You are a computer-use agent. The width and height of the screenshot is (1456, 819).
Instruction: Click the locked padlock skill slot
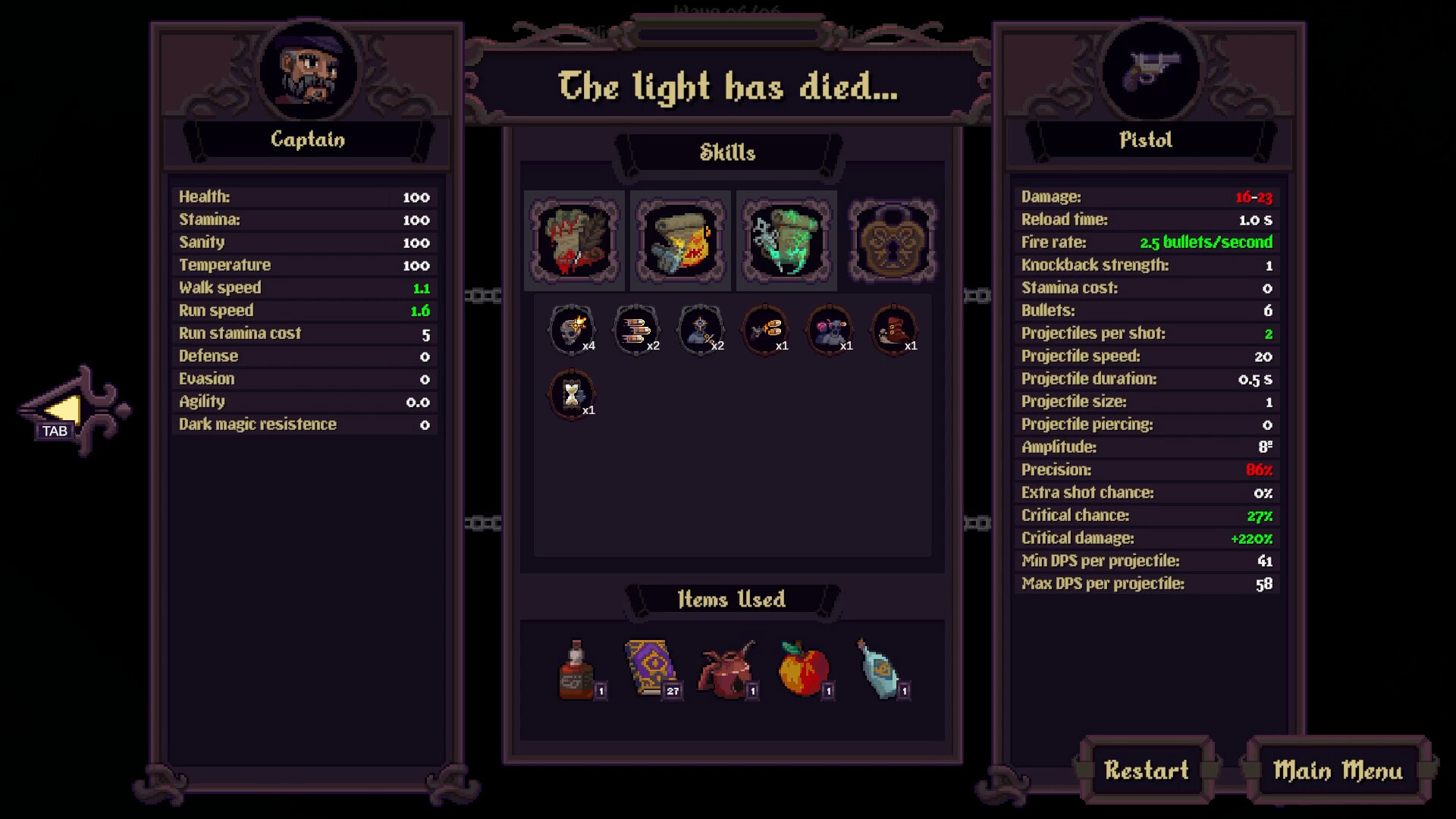893,240
